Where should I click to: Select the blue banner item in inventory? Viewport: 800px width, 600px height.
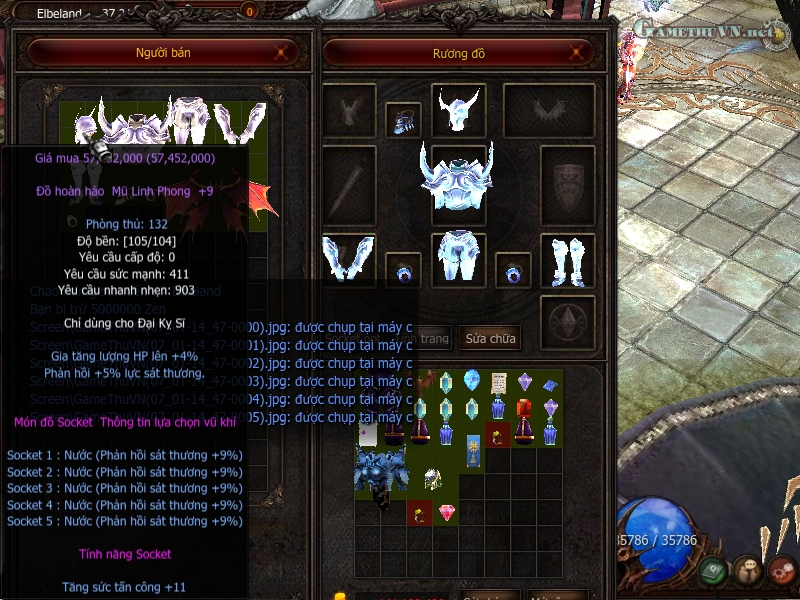pyautogui.click(x=472, y=450)
